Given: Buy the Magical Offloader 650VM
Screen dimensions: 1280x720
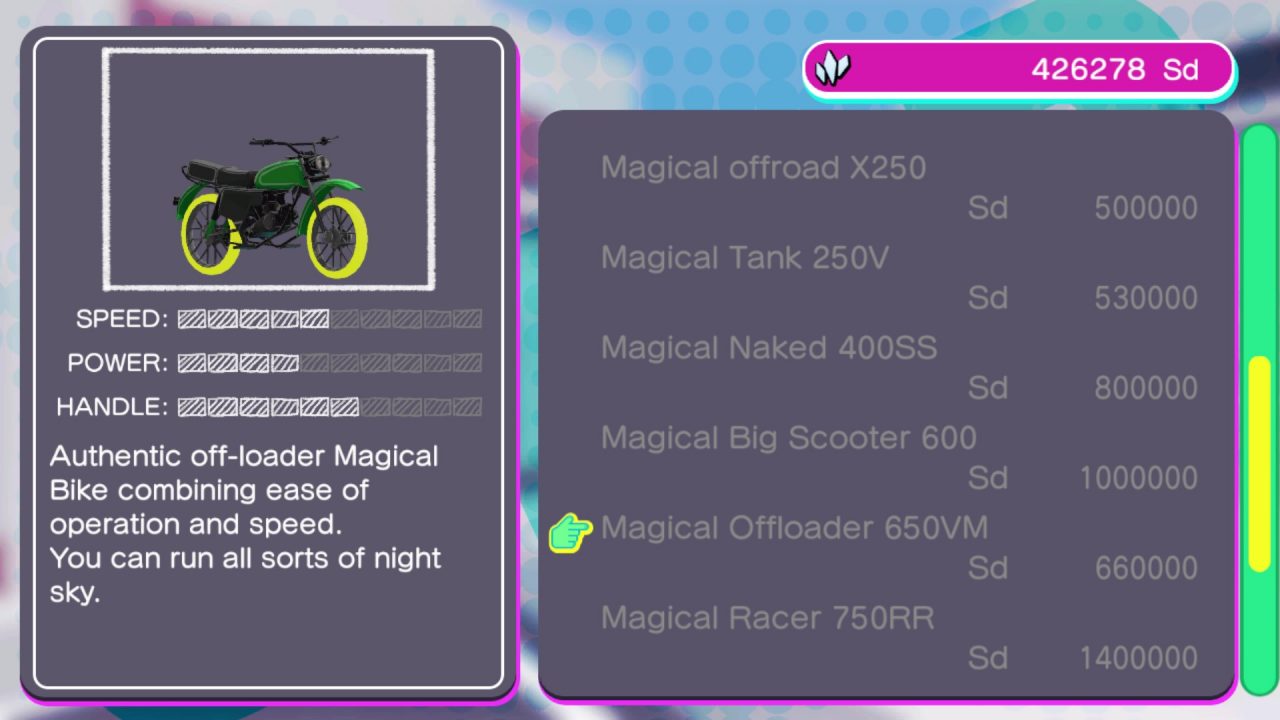Looking at the screenshot, I should 794,528.
